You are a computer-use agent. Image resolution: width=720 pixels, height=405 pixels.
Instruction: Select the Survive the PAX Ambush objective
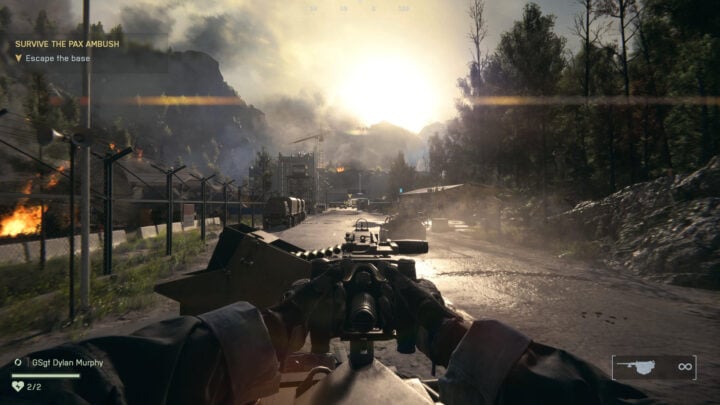pyautogui.click(x=66, y=44)
